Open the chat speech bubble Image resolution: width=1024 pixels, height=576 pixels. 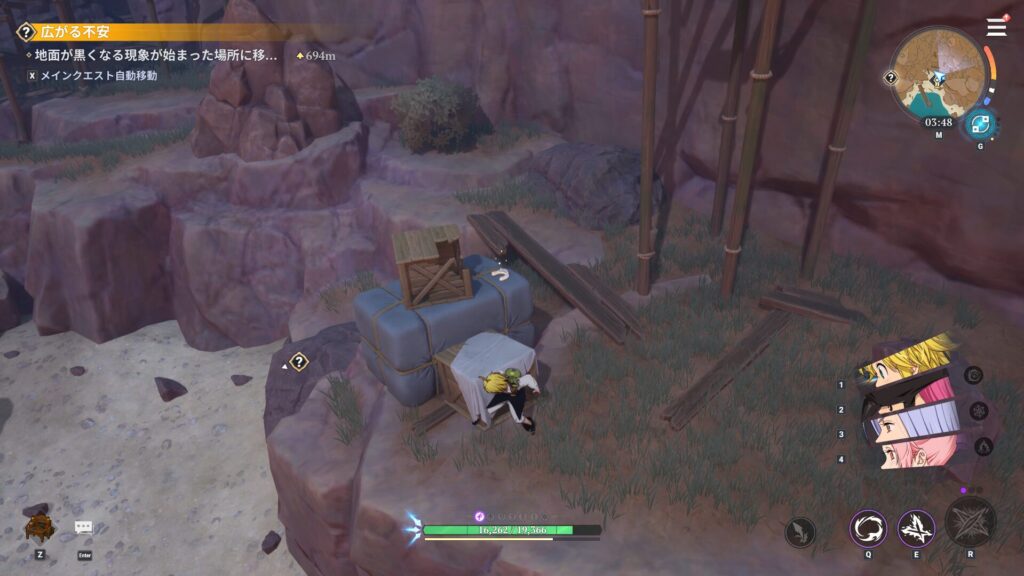tap(84, 528)
